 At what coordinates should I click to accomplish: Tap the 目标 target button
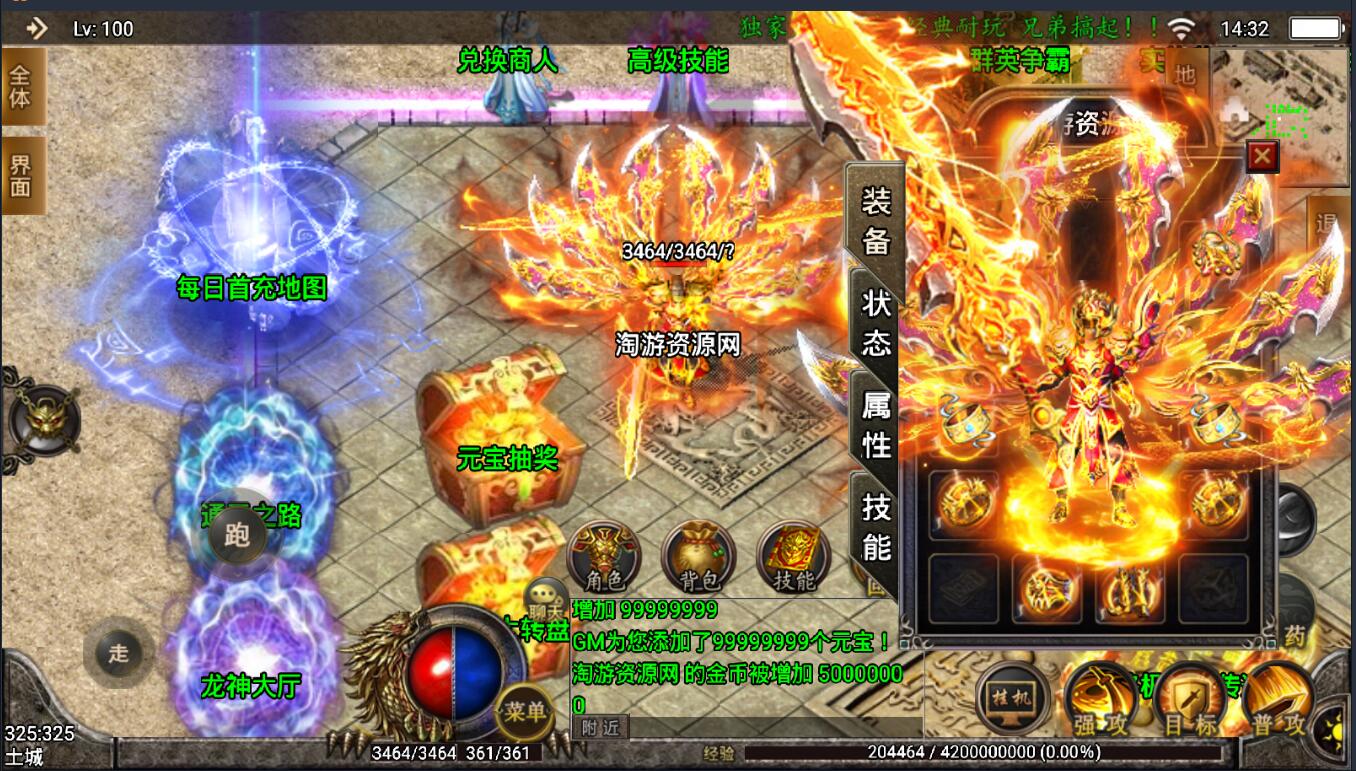tap(1190, 697)
